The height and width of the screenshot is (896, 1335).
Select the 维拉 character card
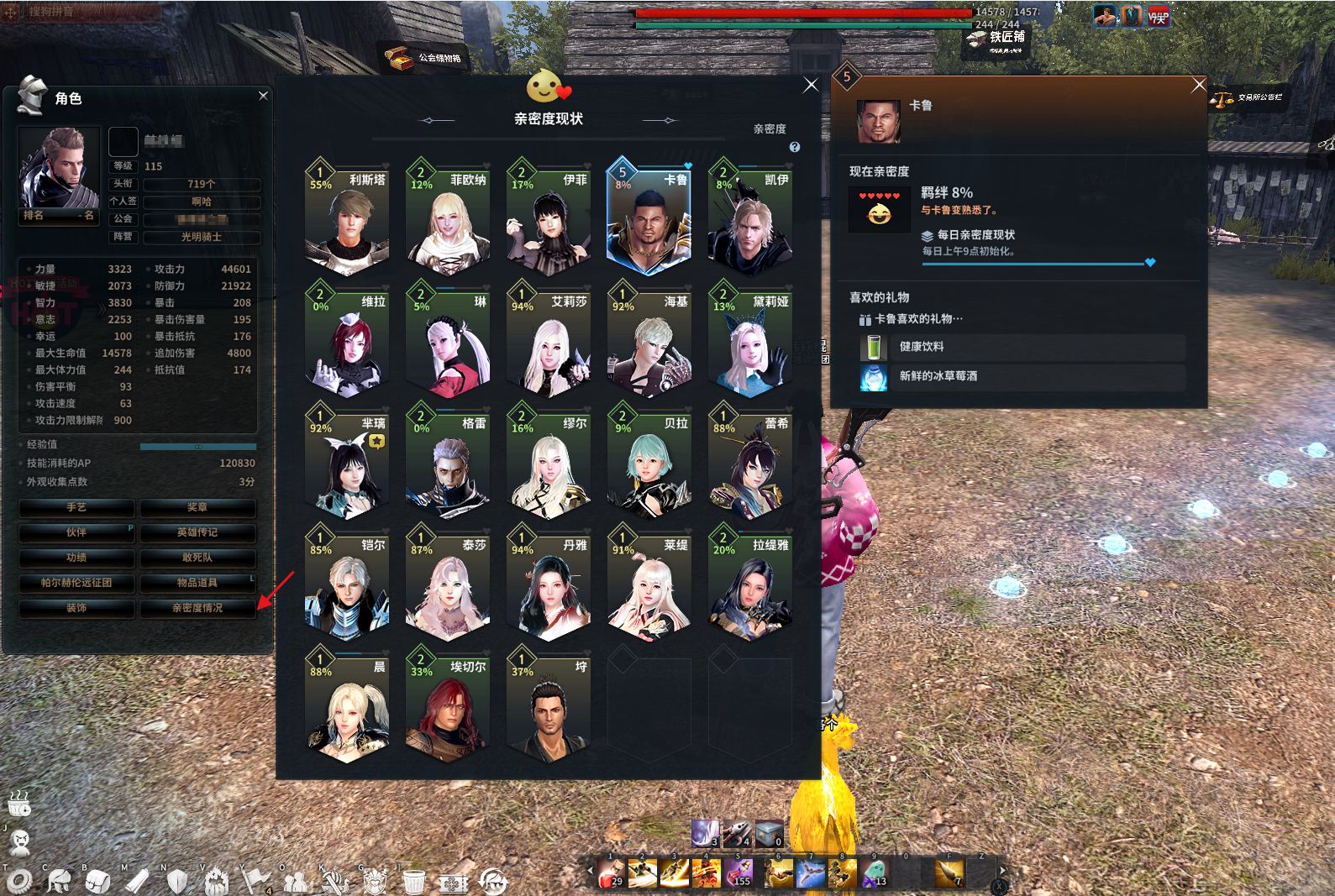pos(347,340)
